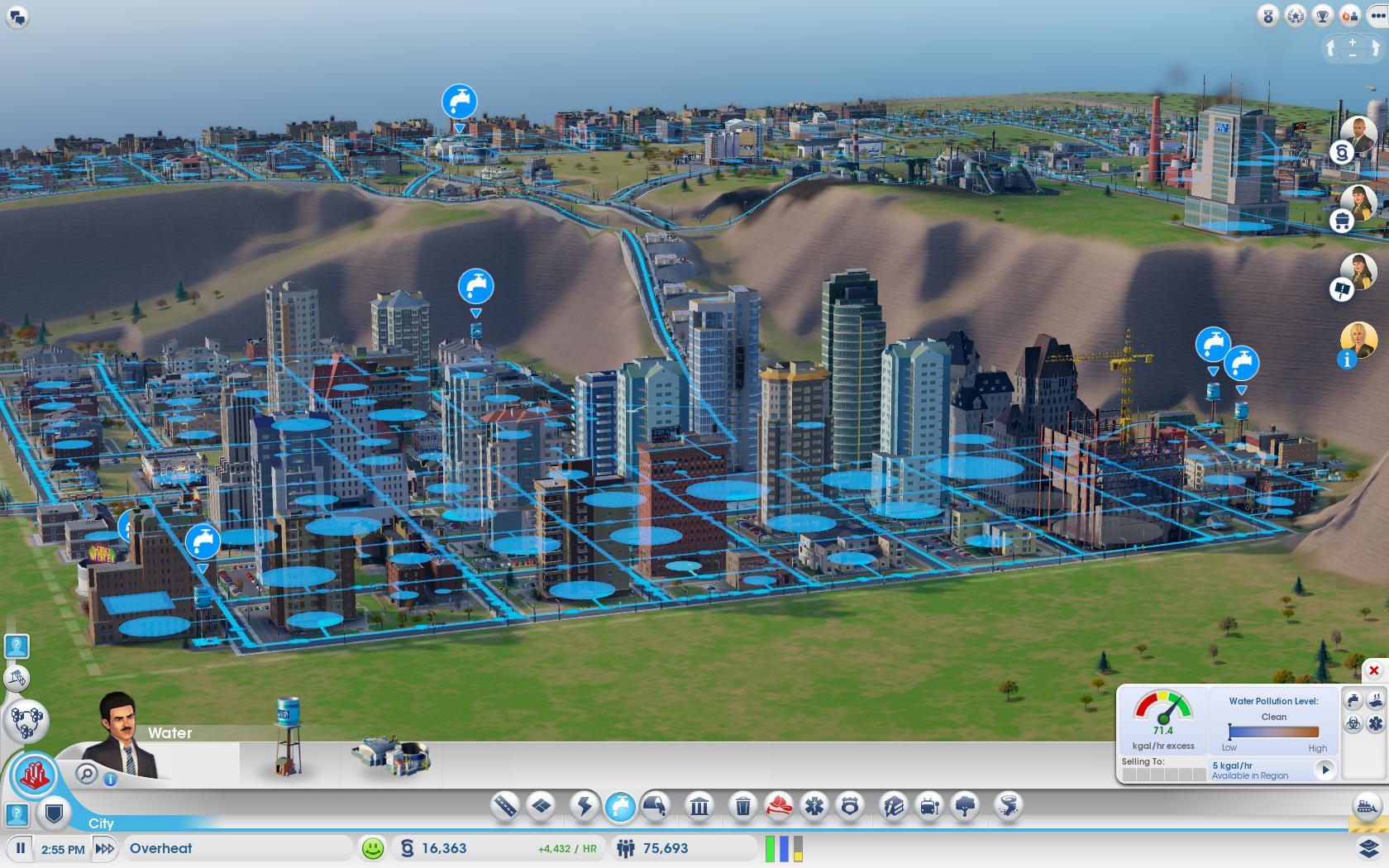The image size is (1389, 868).
Task: Open the Government building menu
Action: [x=699, y=805]
